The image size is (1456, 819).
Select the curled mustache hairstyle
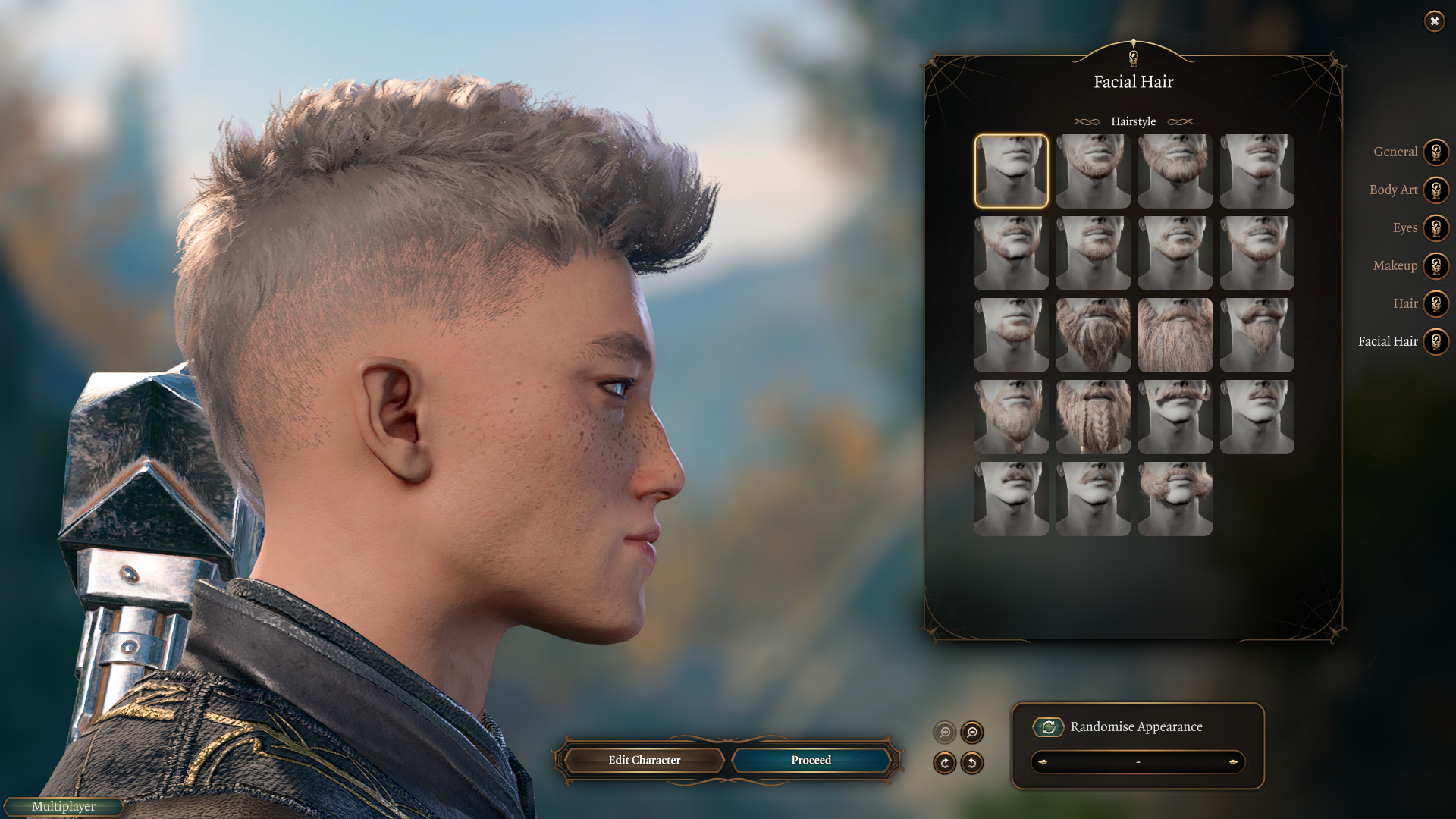click(x=1175, y=416)
